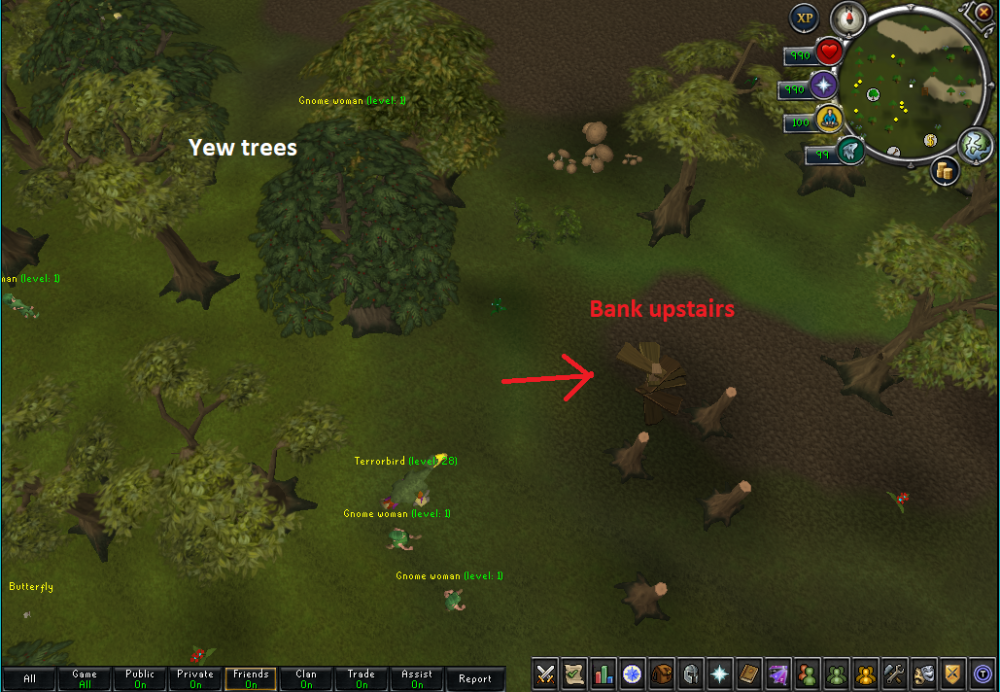
Task: Toggle the run energy orb
Action: click(828, 121)
